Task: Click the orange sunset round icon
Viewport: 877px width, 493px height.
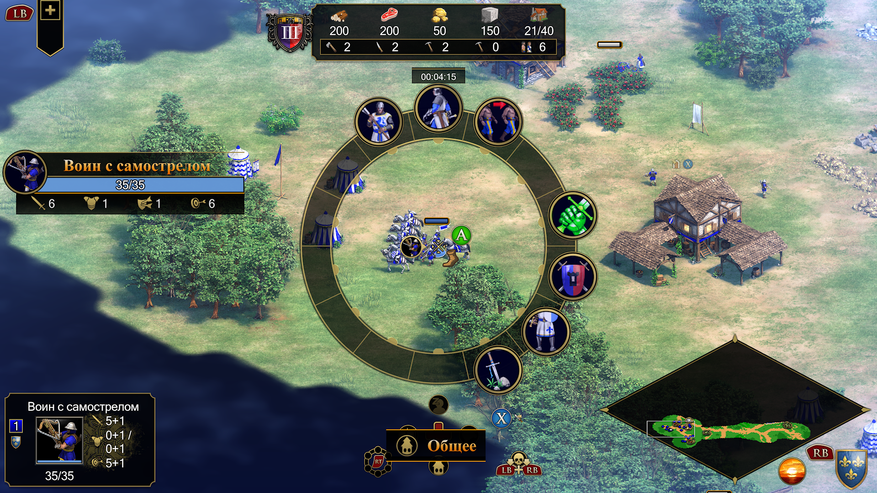Action: pos(794,470)
